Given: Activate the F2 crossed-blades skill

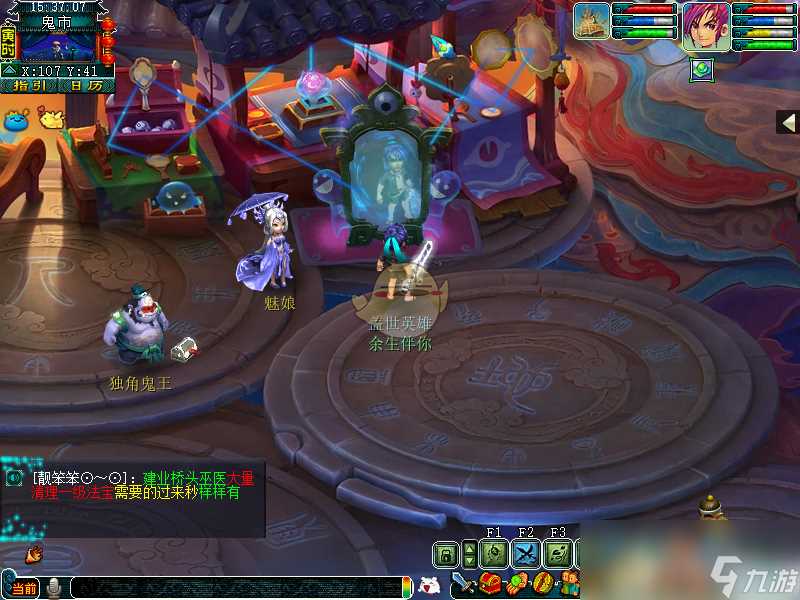Looking at the screenshot, I should pyautogui.click(x=526, y=554).
